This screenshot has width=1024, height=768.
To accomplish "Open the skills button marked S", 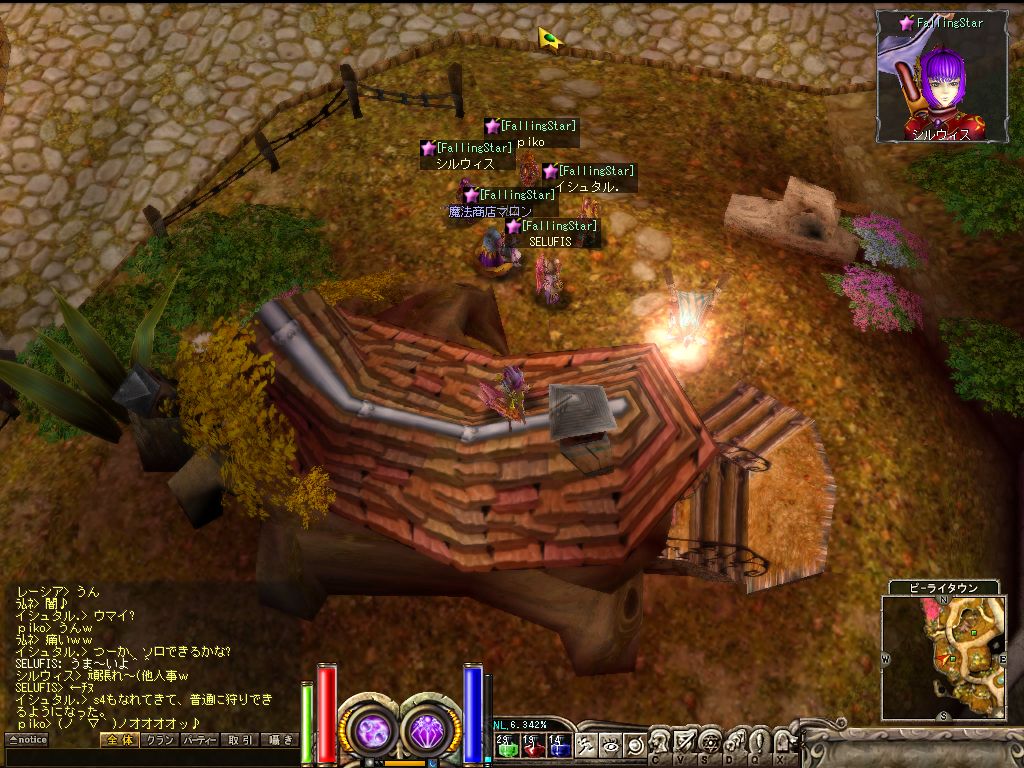I will point(709,744).
